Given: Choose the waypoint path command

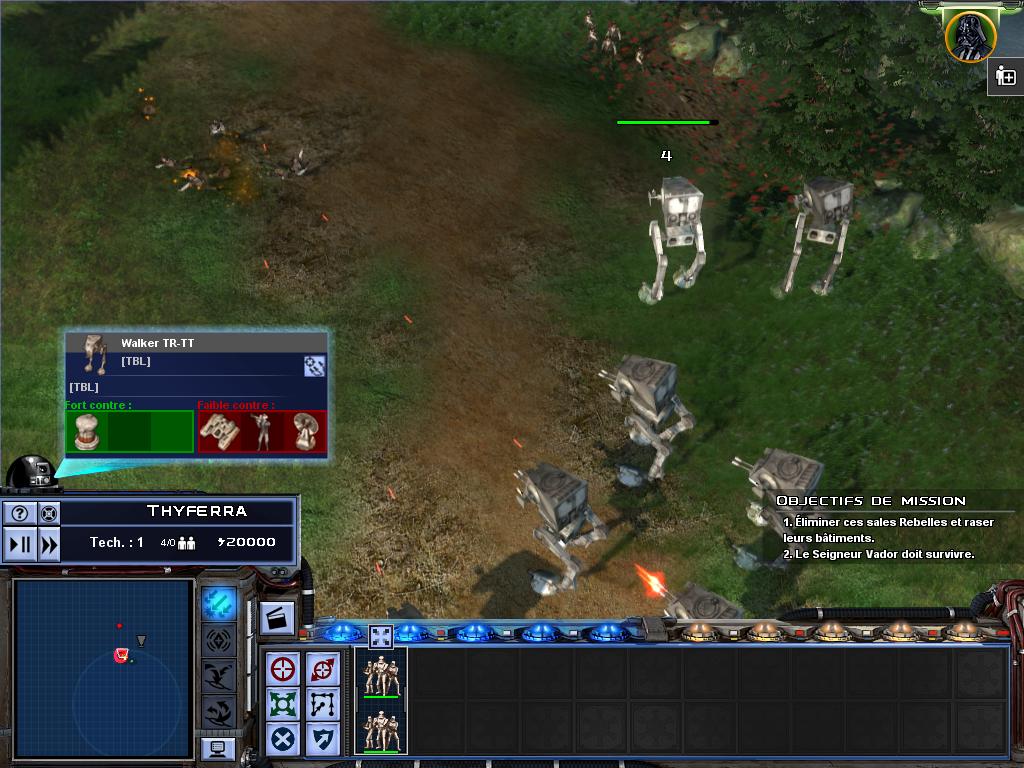Looking at the screenshot, I should click(x=322, y=703).
